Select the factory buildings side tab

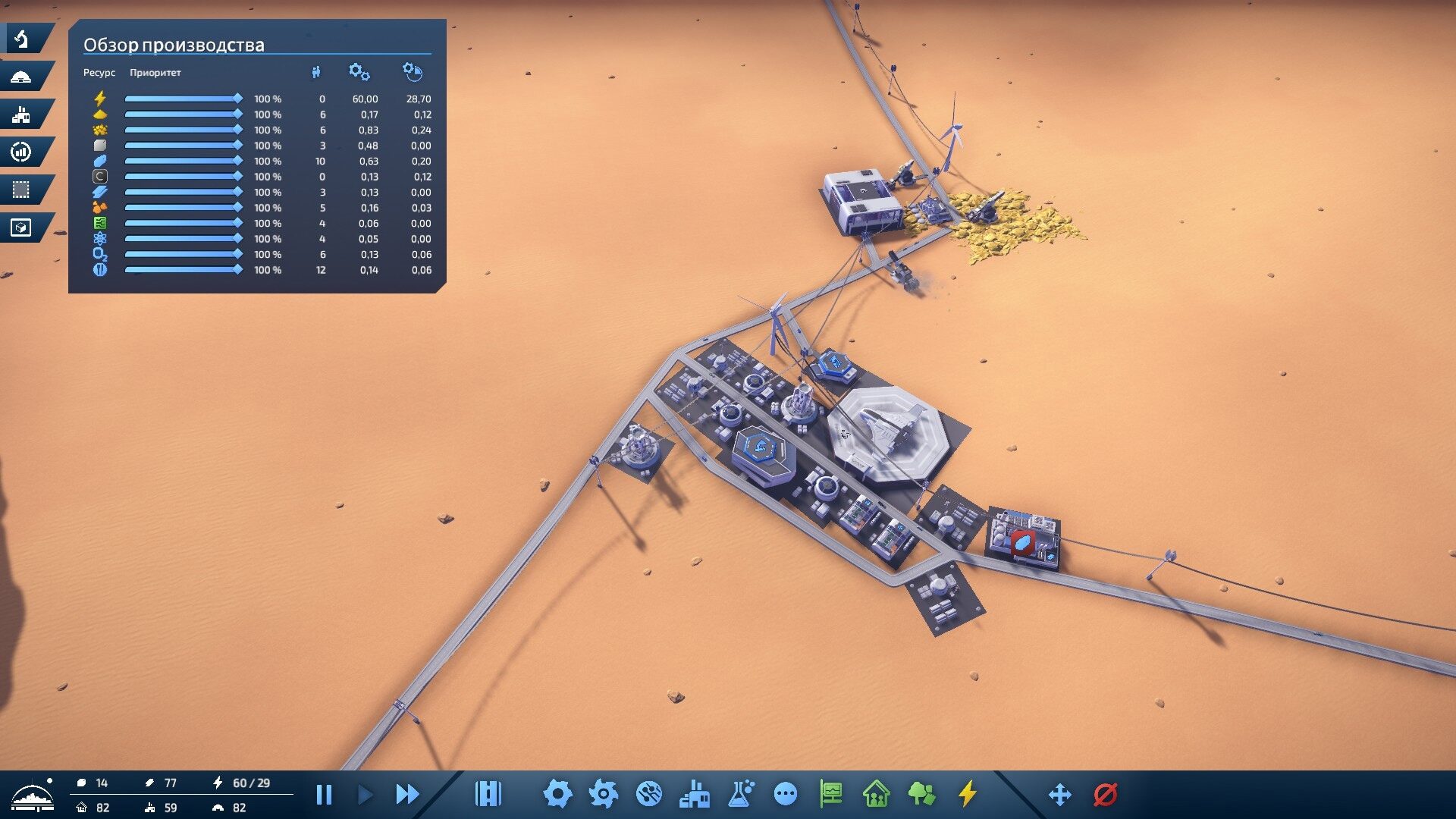point(22,115)
